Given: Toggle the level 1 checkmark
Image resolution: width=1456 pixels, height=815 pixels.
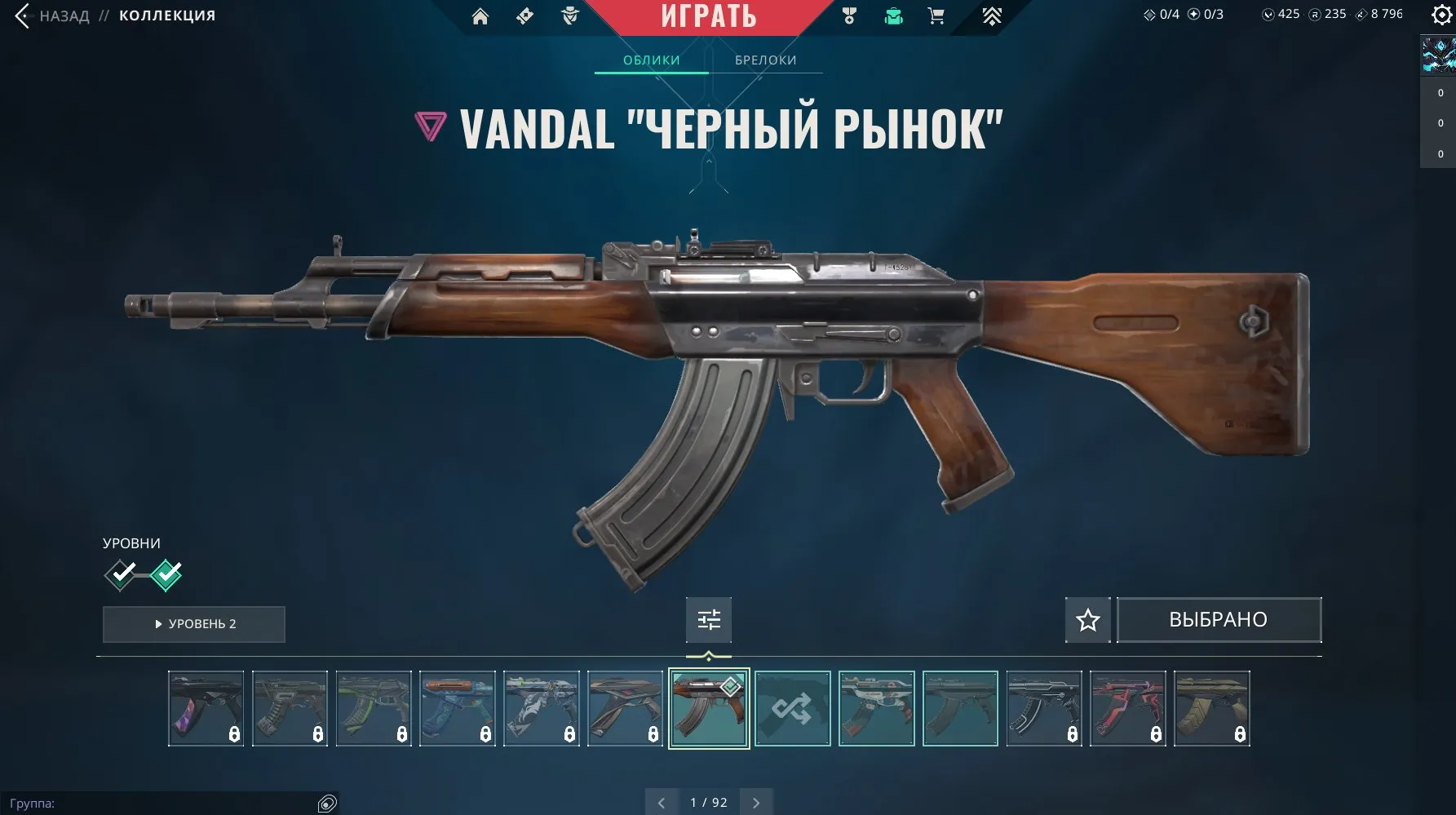Looking at the screenshot, I should pyautogui.click(x=121, y=574).
